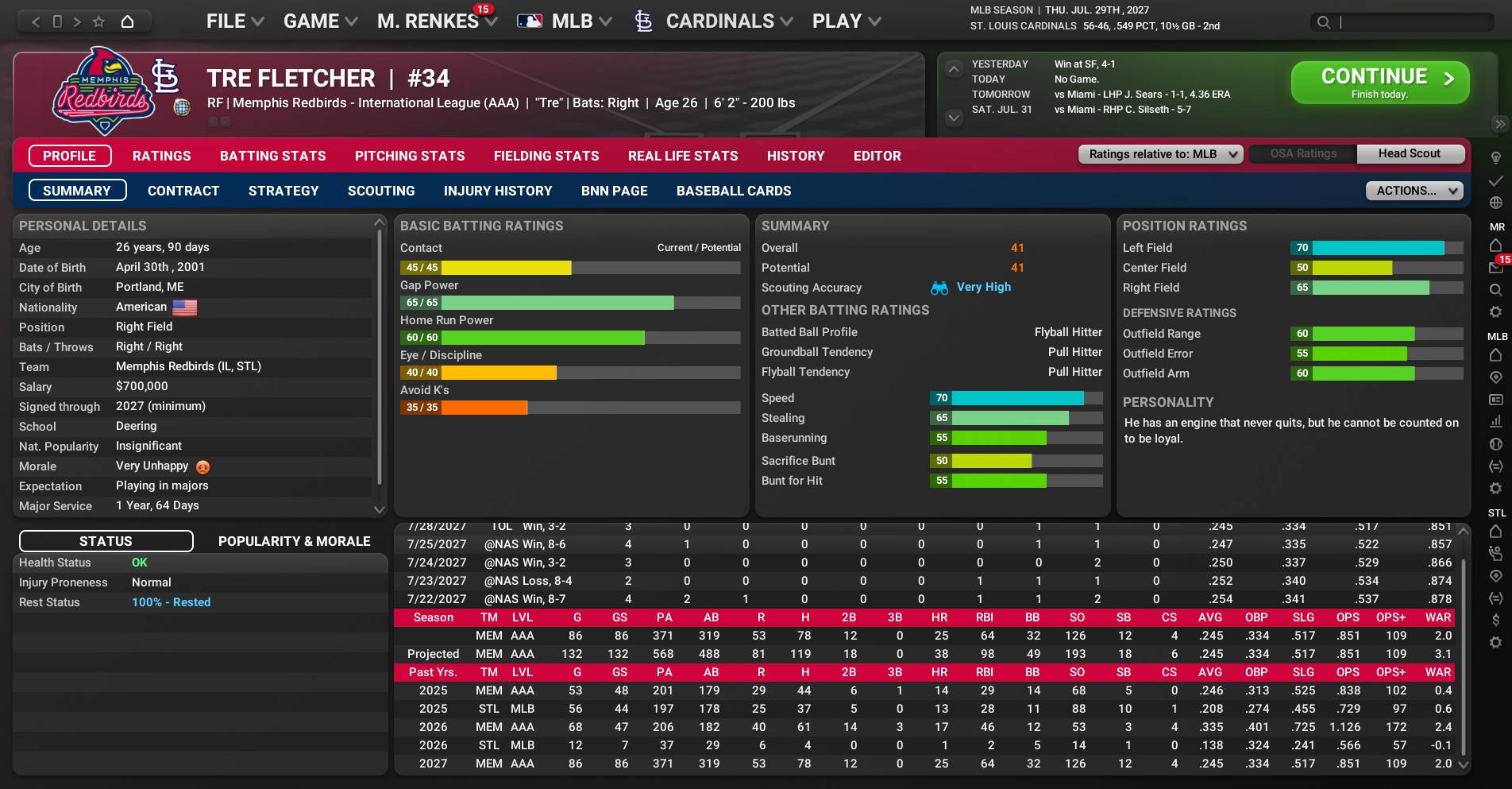Open the PLAY menu

pyautogui.click(x=846, y=21)
